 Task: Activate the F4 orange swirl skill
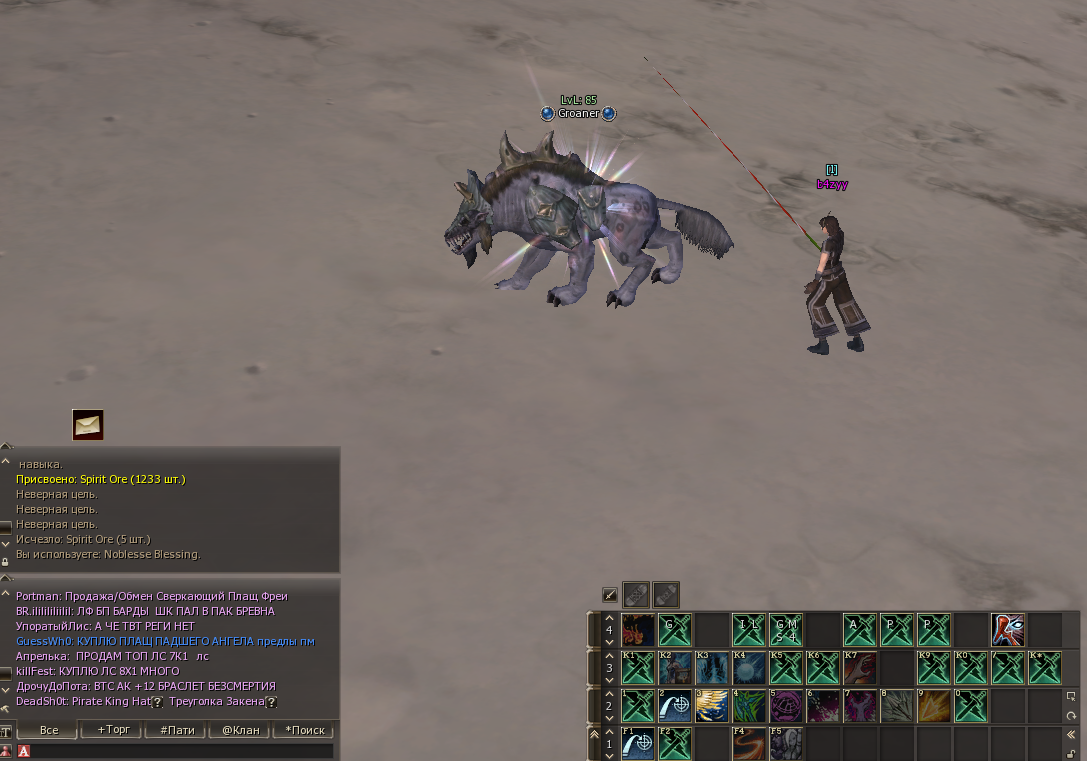point(749,743)
